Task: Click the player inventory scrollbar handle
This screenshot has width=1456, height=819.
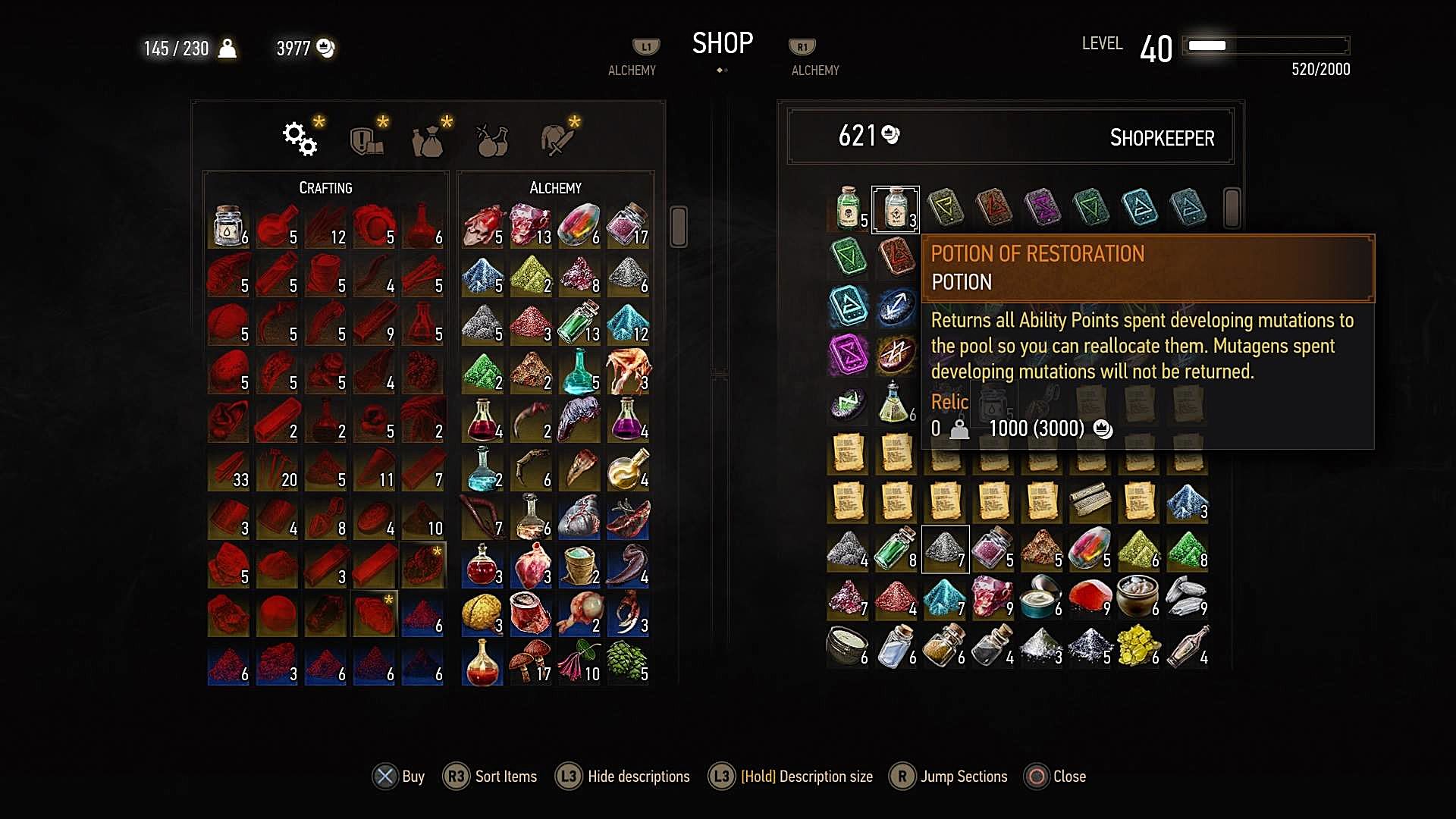Action: (x=679, y=226)
